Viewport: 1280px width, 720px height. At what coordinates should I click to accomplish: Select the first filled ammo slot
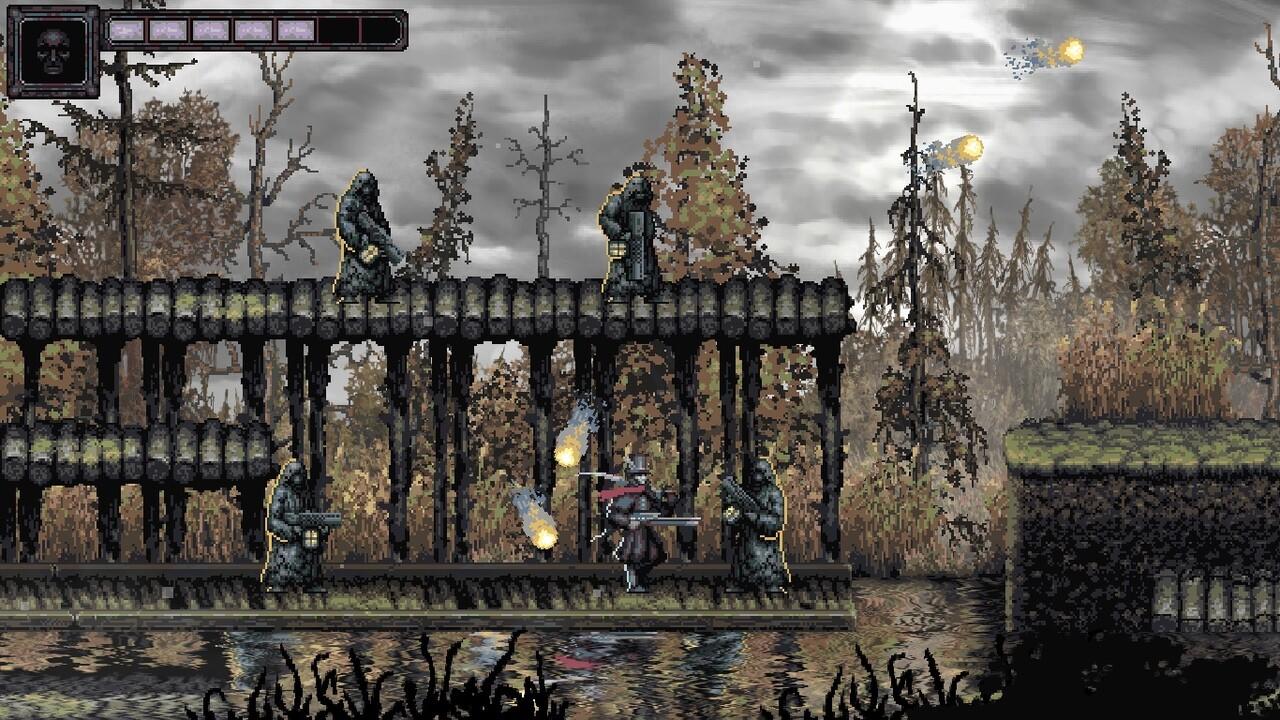coord(127,30)
